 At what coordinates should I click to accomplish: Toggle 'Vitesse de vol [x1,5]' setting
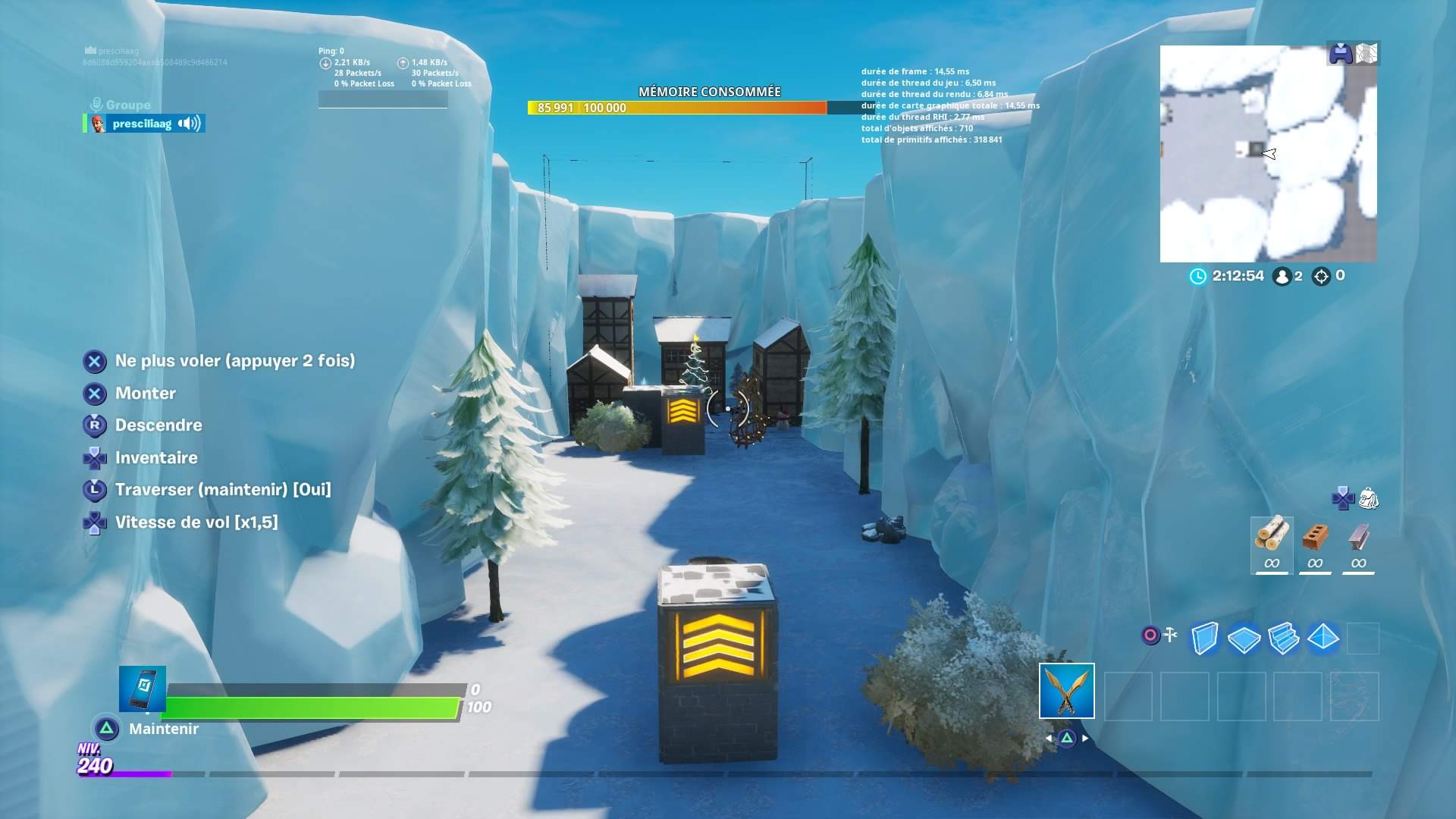197,522
